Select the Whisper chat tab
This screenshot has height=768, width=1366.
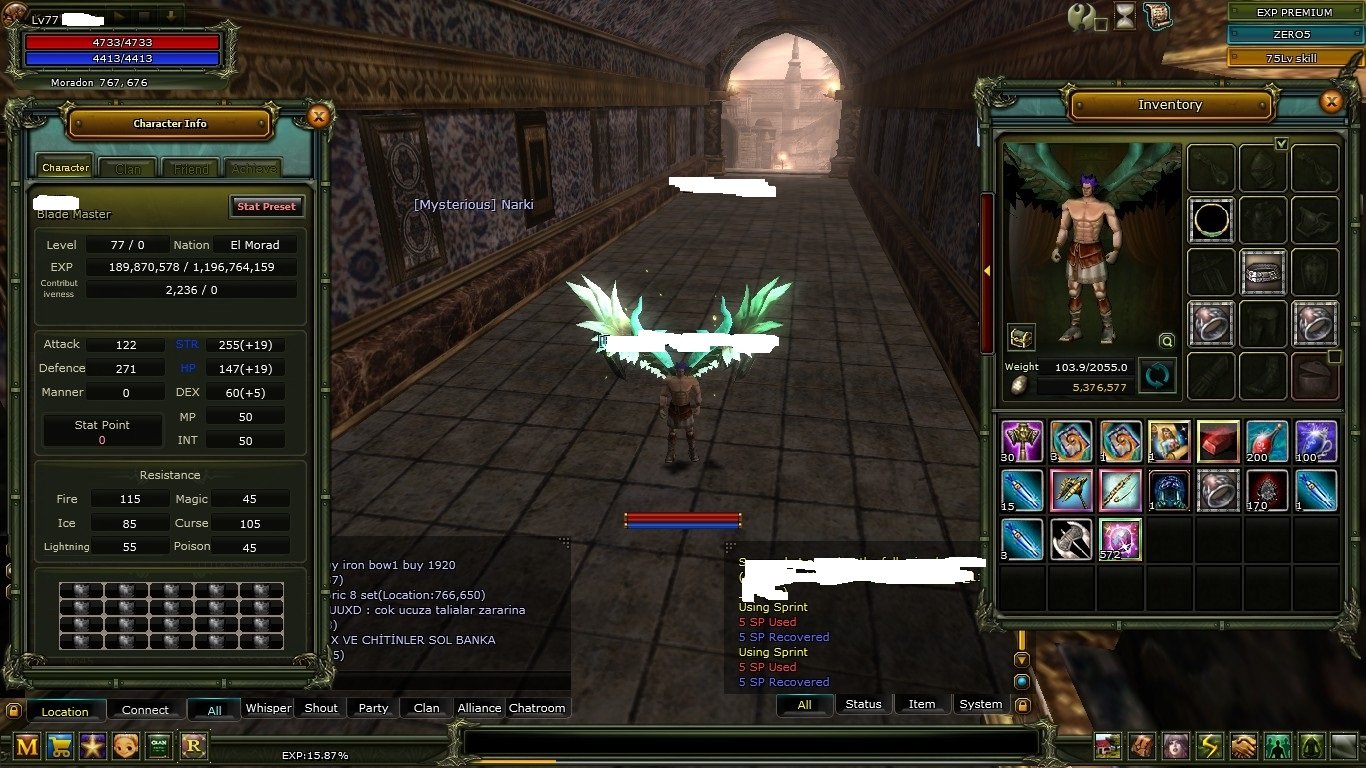pos(268,708)
